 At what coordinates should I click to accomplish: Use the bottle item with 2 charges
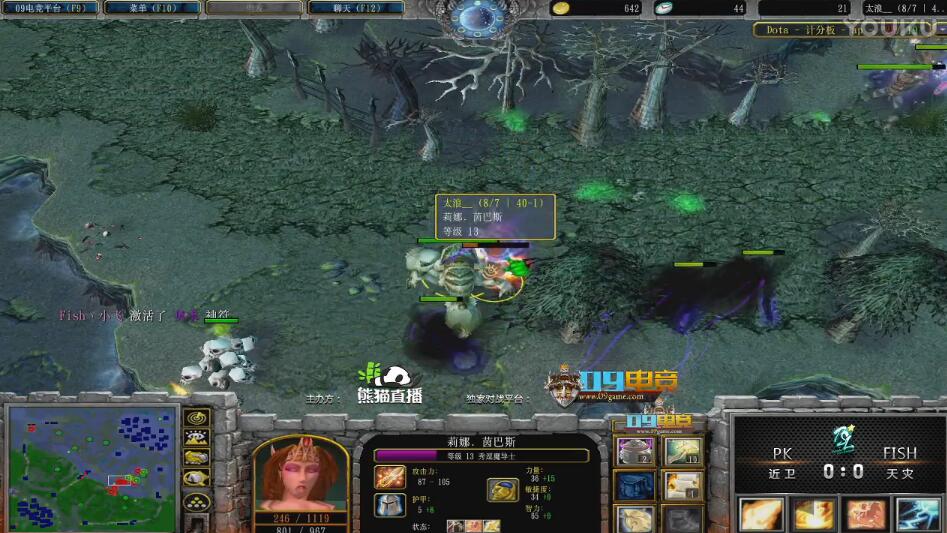[x=634, y=452]
